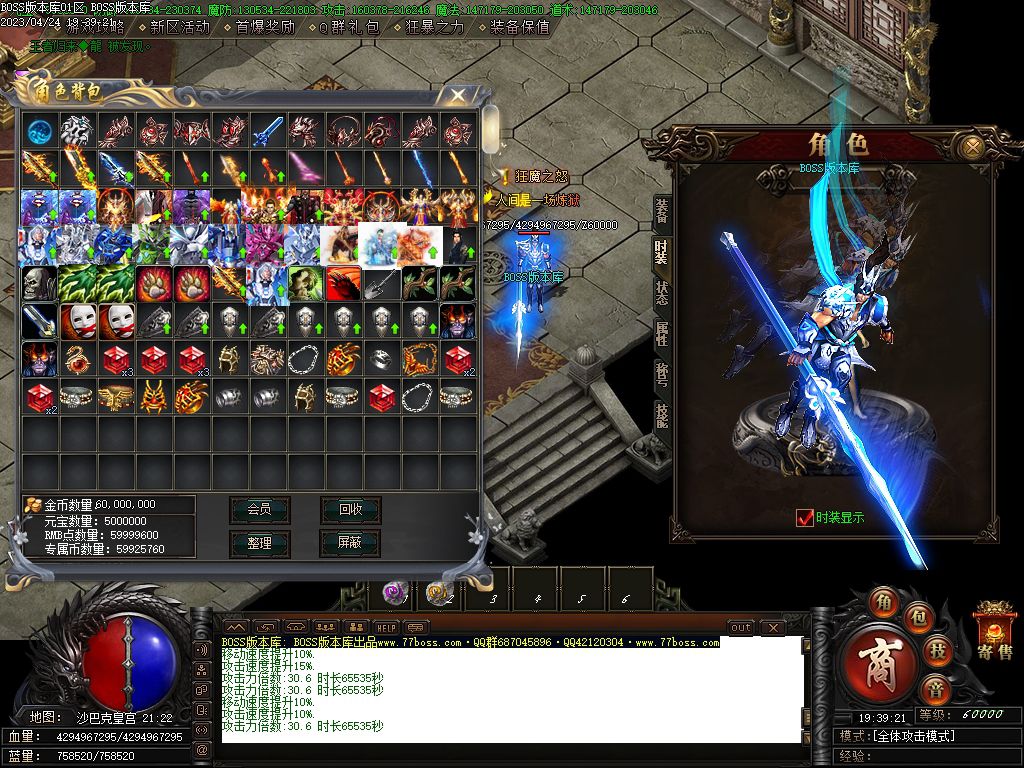Viewport: 1024px width, 768px height.
Task: Click the 会员 member button
Action: [259, 509]
